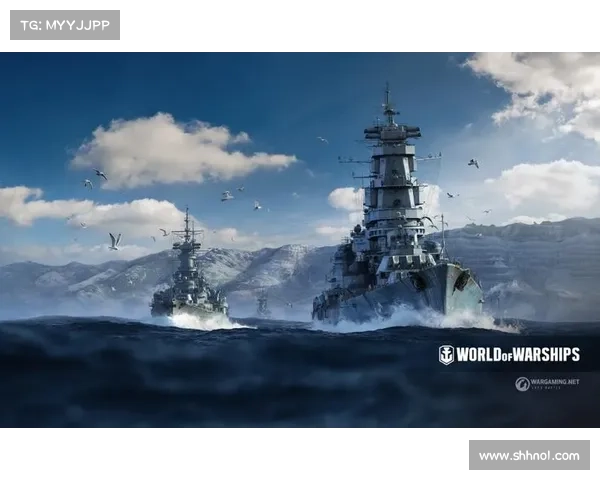The width and height of the screenshot is (600, 480).
Task: Click the TG: MYYJJPP contact label
Action: point(64,24)
